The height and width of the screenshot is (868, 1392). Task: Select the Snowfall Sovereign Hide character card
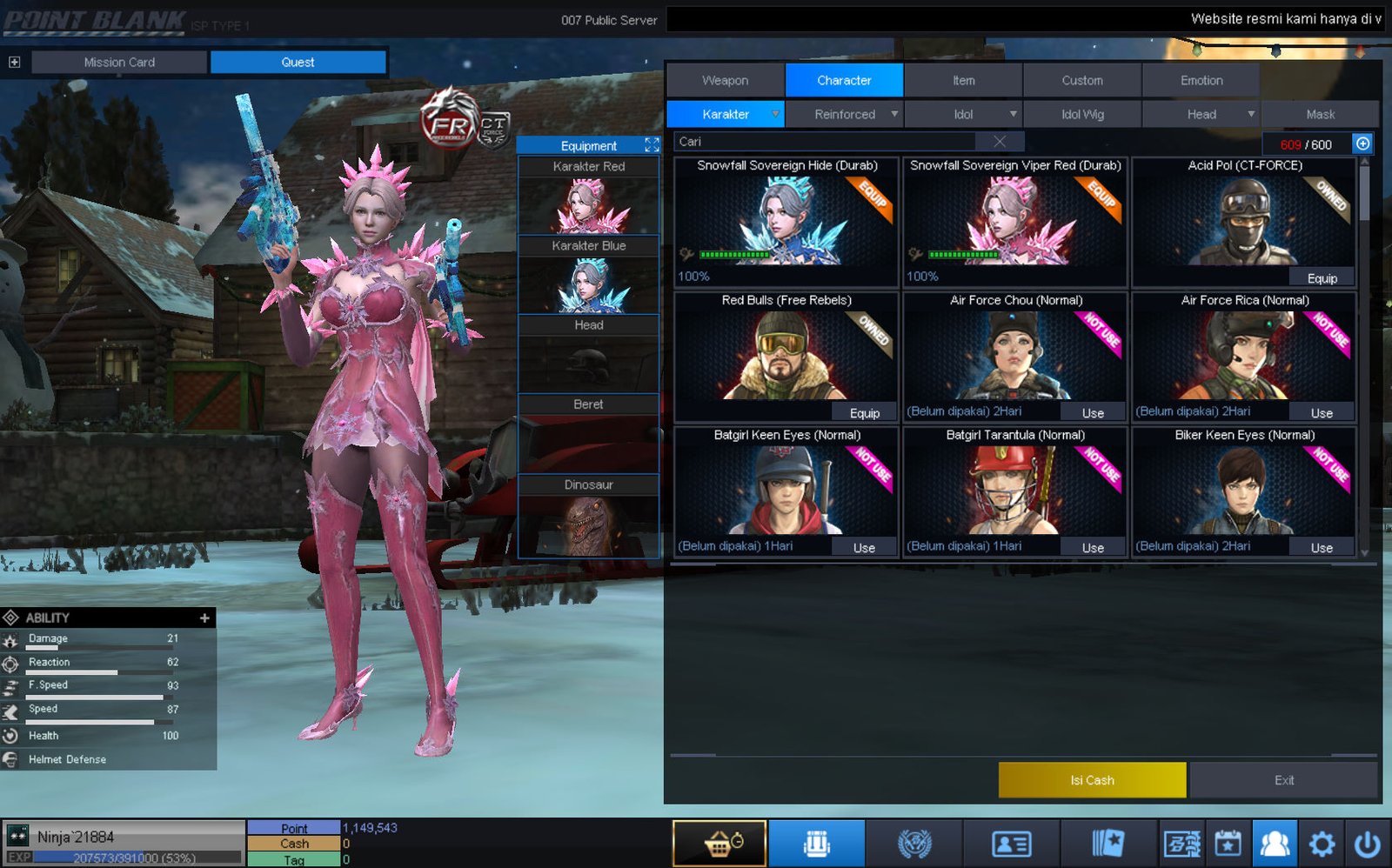[x=786, y=222]
